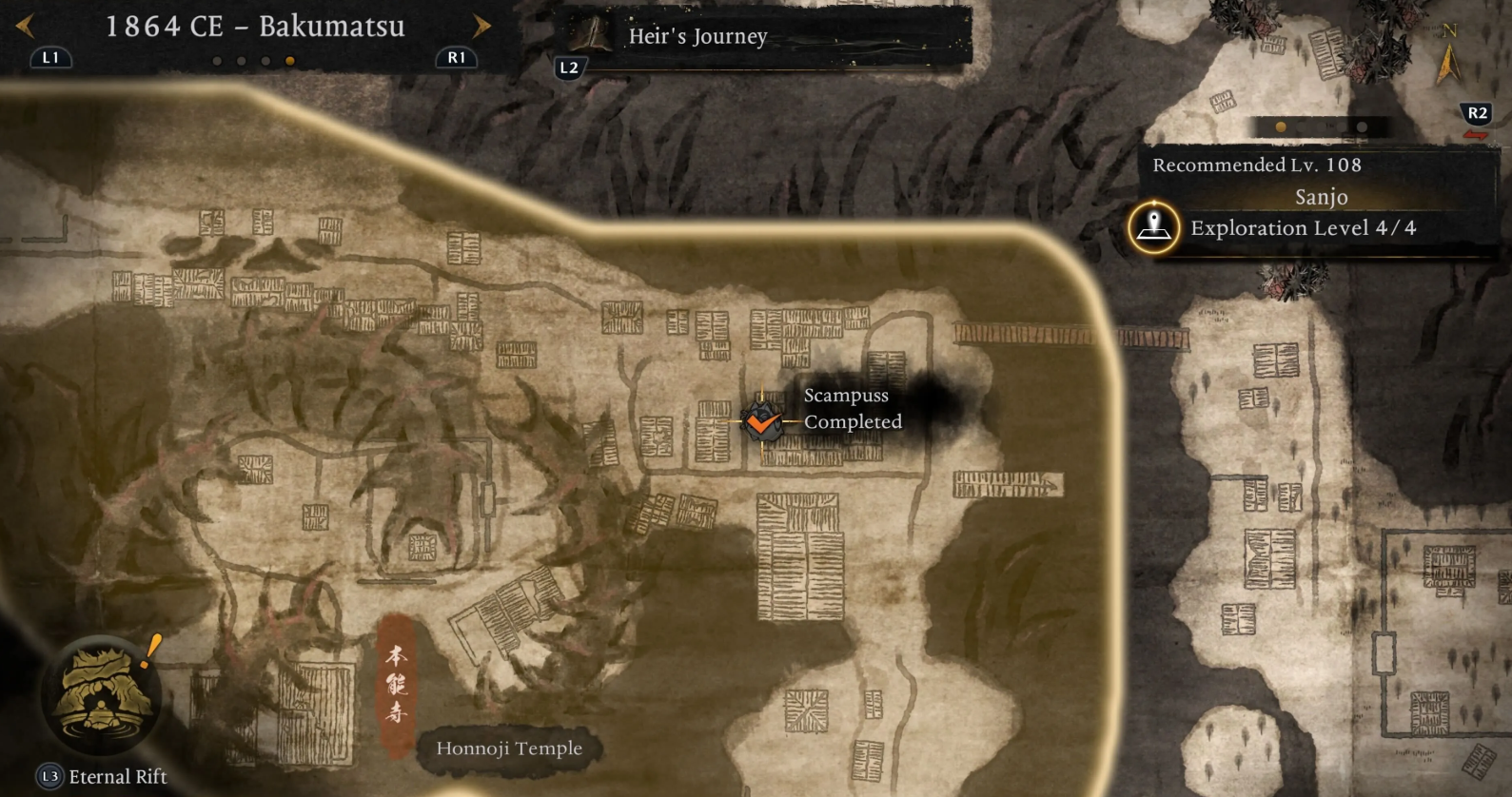
Task: Select the Scampuss completed map marker
Action: coord(761,421)
